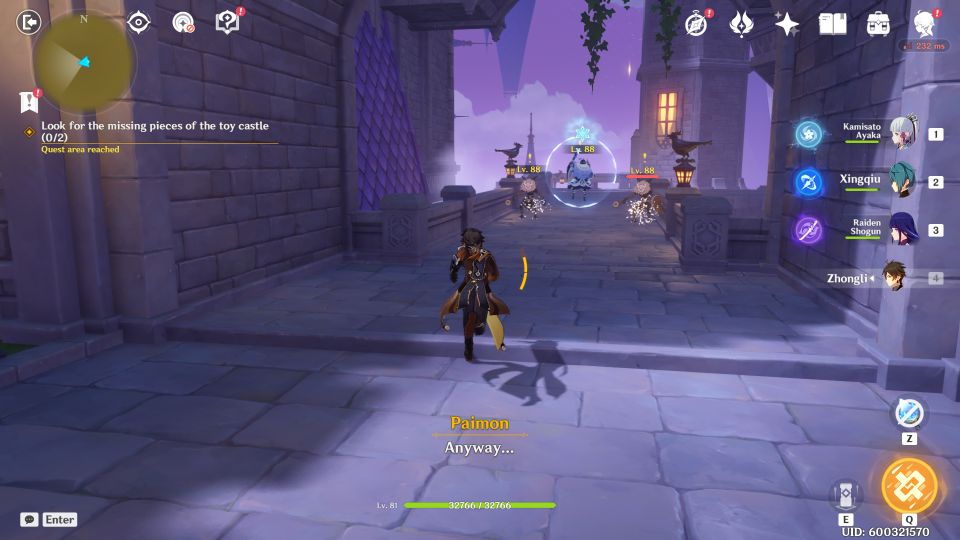
Task: Click the quest flag icon with exclamation mark
Action: [x=29, y=101]
